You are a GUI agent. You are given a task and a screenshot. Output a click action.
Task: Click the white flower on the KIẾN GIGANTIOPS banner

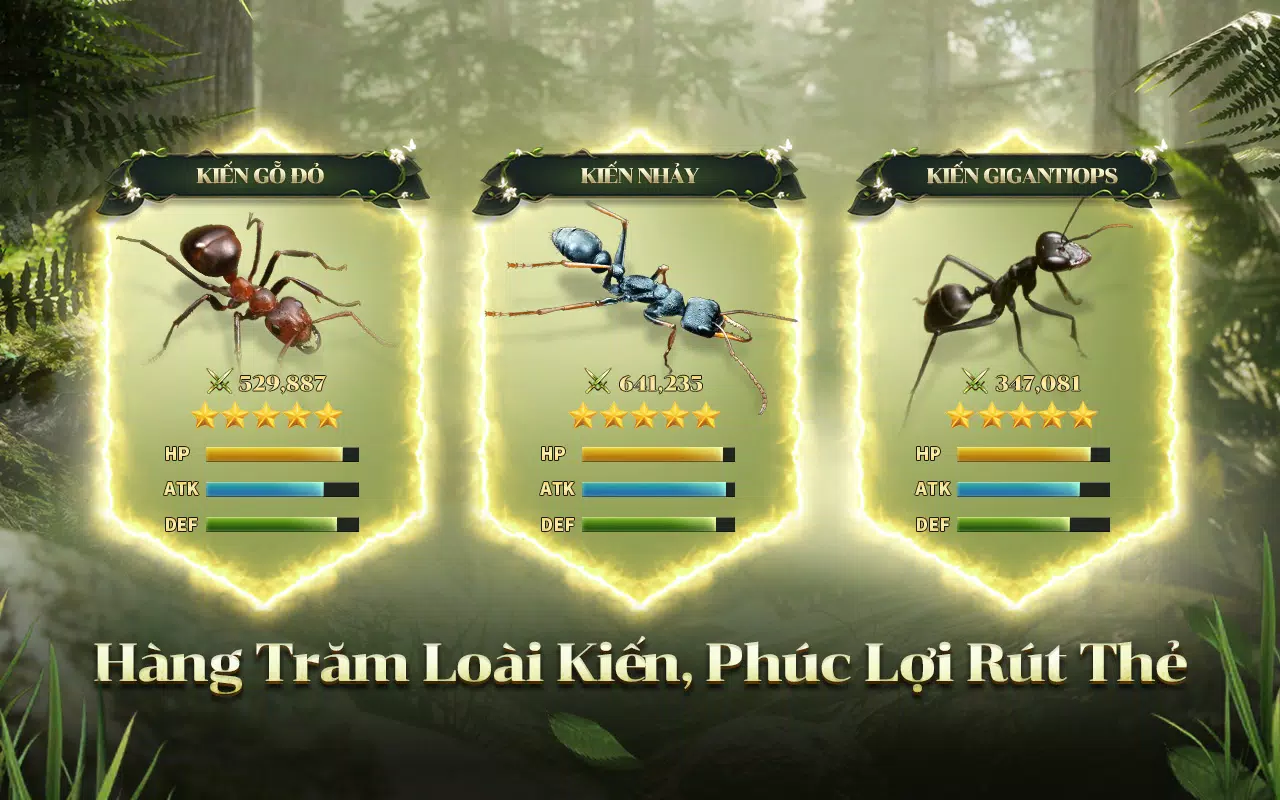click(1149, 156)
